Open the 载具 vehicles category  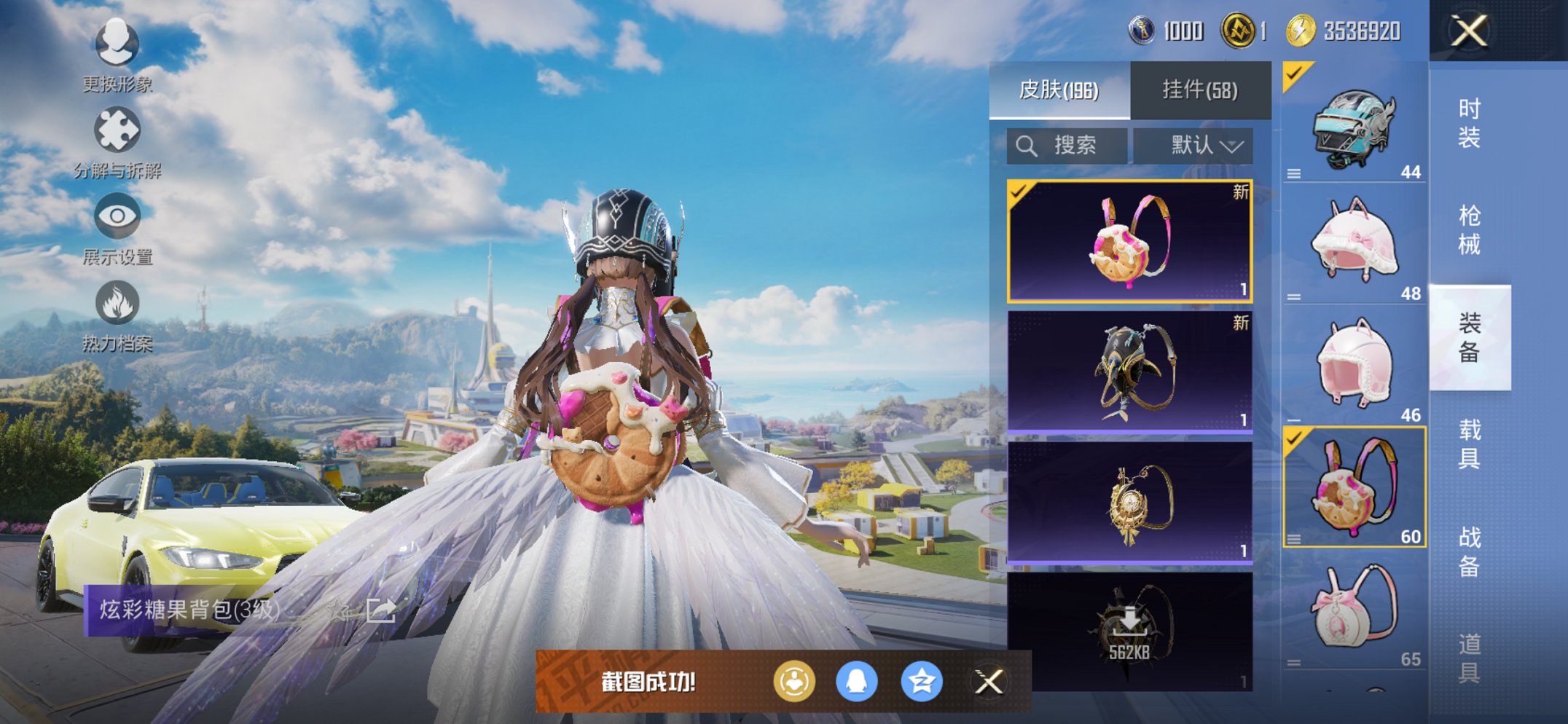coord(1469,444)
